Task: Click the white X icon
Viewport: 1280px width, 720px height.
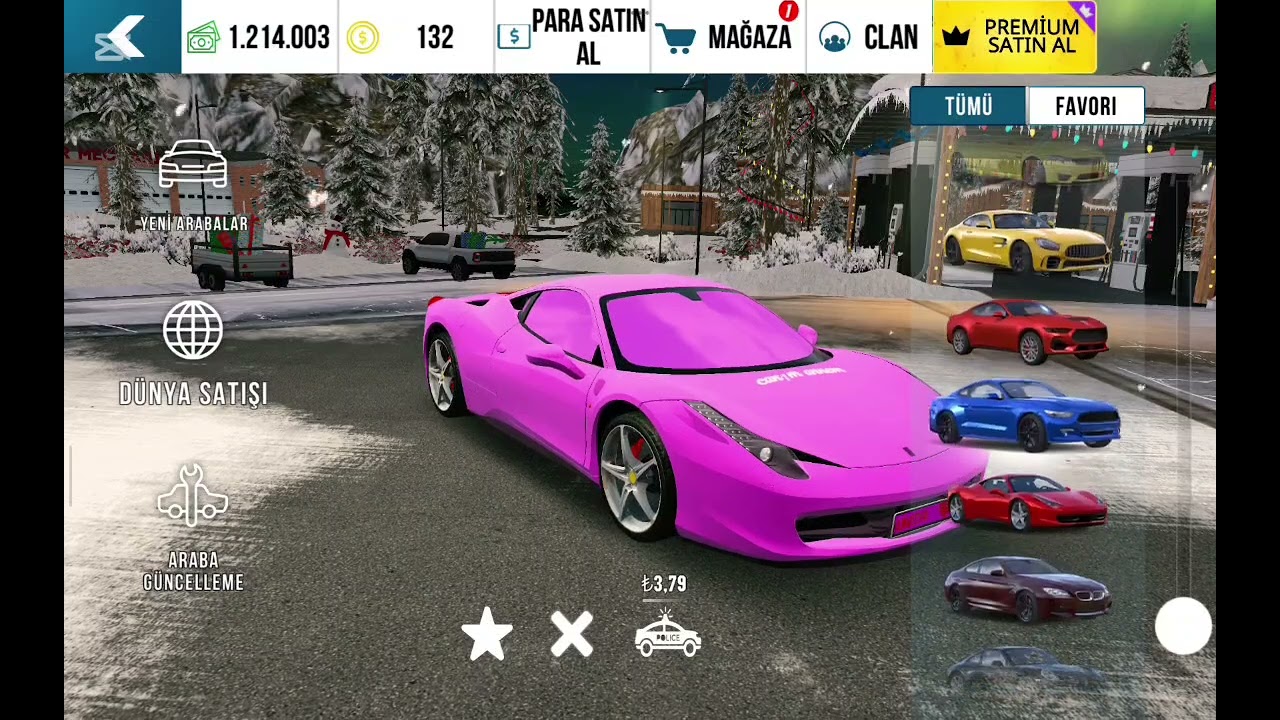Action: click(x=572, y=635)
